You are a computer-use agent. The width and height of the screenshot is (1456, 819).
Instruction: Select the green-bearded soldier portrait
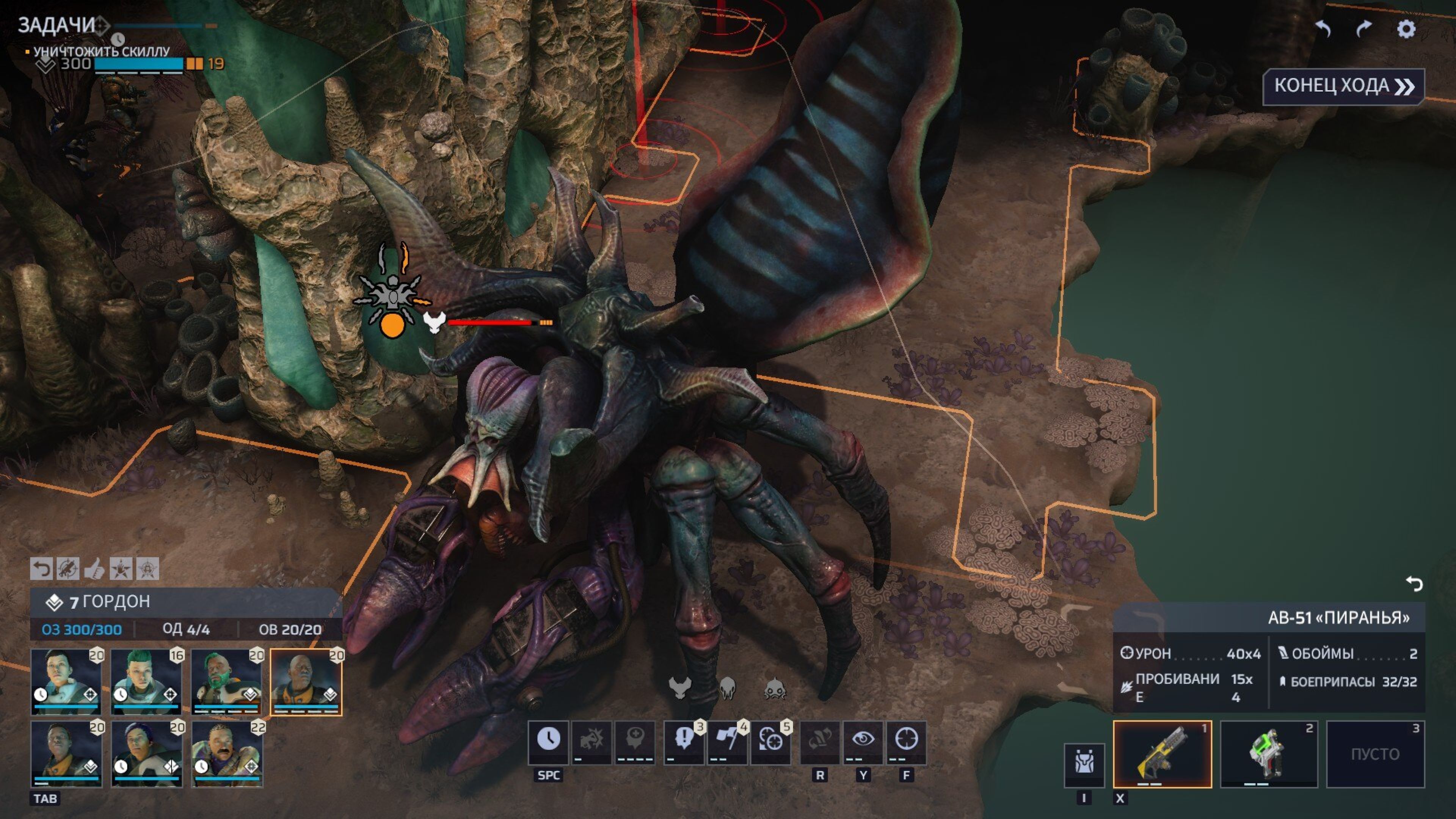click(226, 681)
